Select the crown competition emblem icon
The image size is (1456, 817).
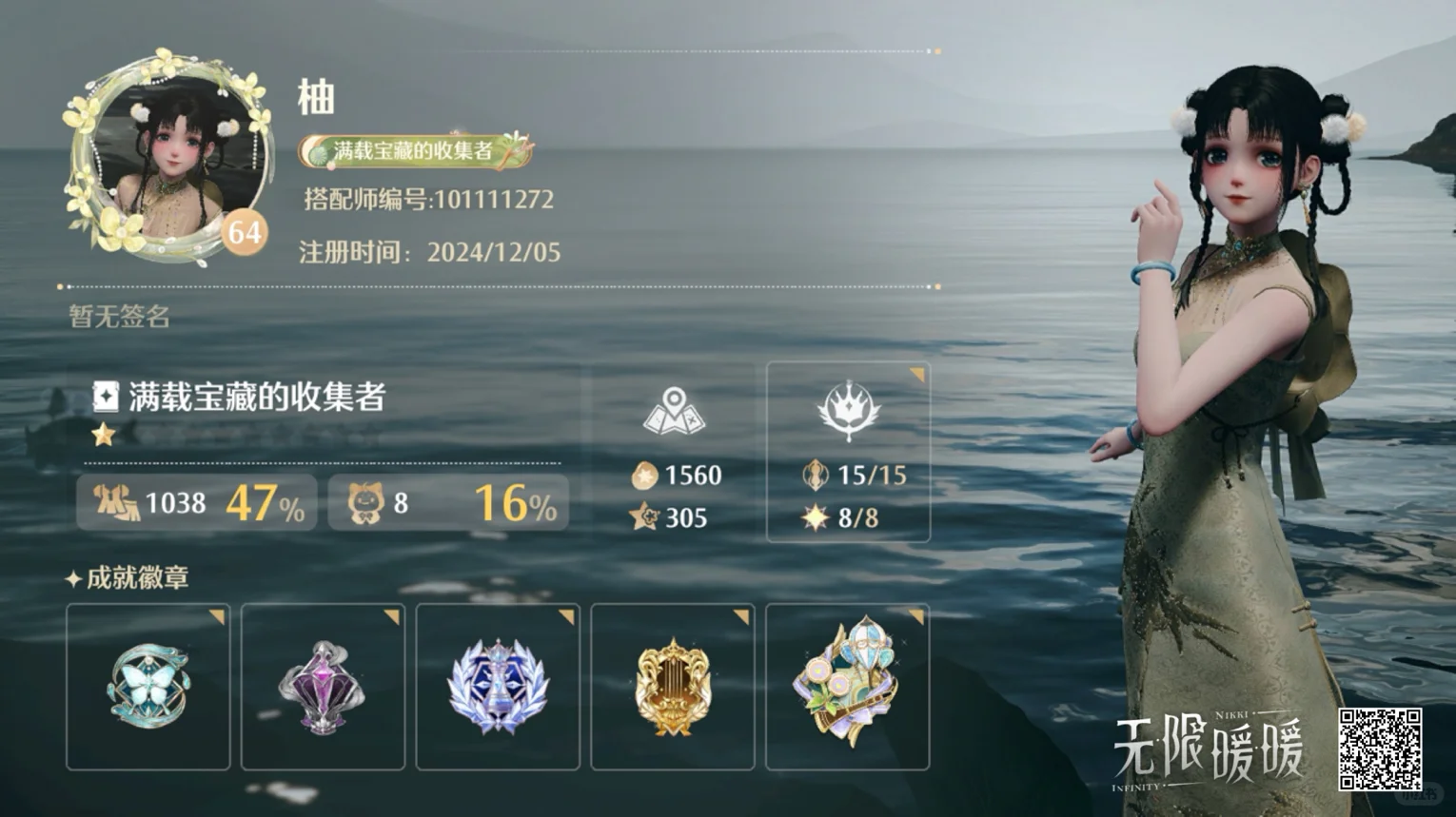pos(849,413)
